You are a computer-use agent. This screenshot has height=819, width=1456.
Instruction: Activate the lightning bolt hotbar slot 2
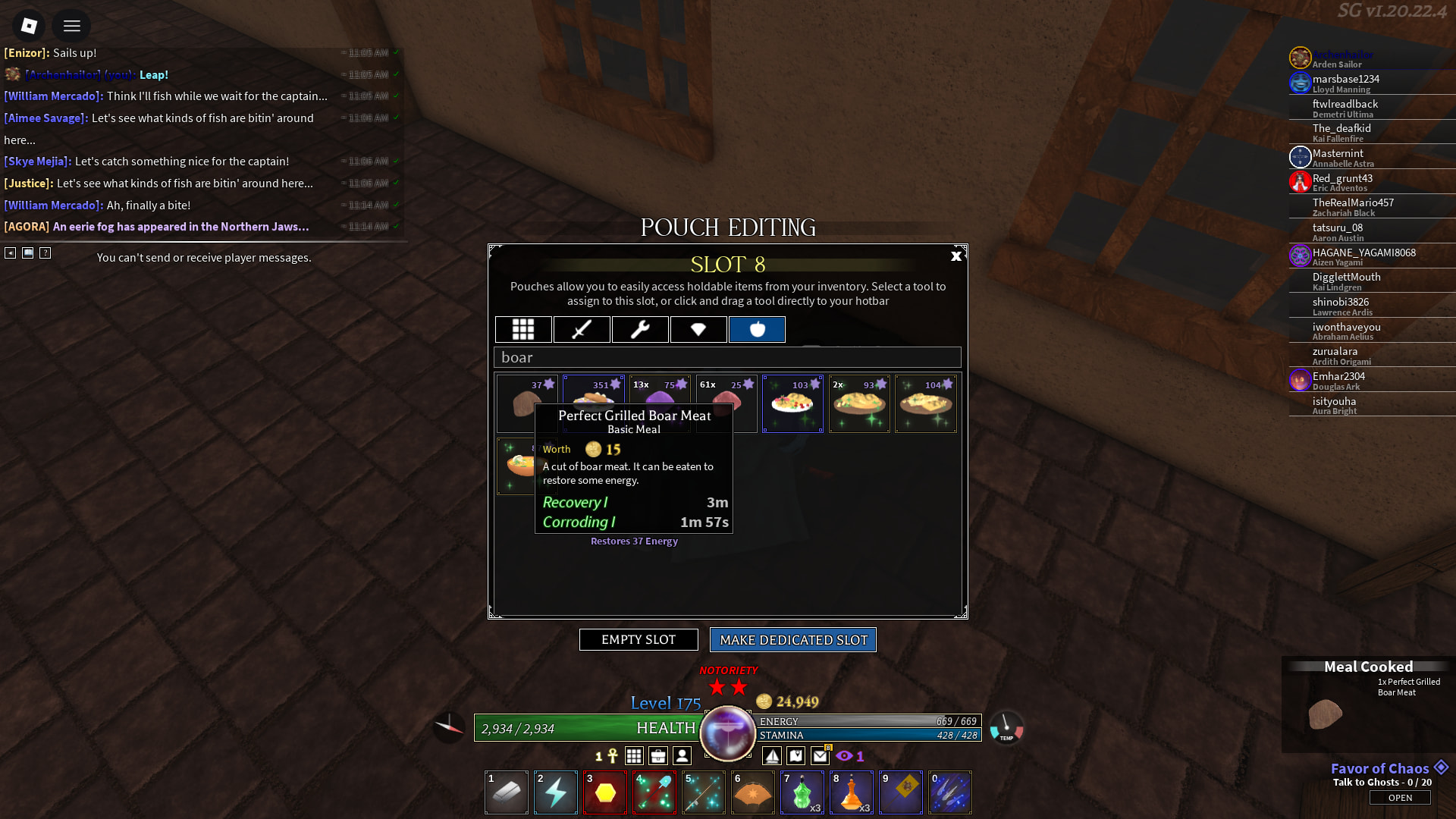[556, 792]
